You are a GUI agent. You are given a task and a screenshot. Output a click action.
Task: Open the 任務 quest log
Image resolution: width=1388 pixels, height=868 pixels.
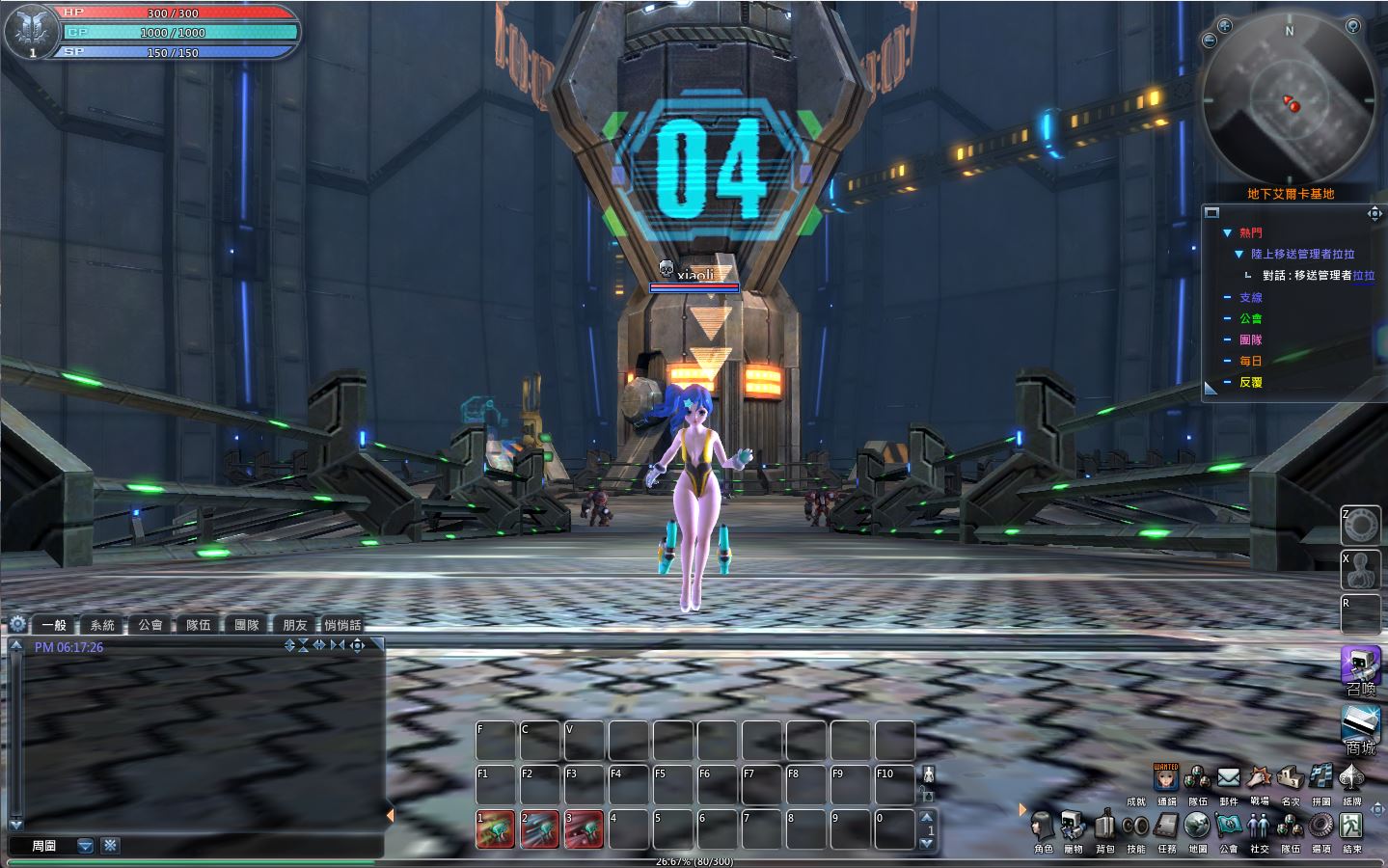(x=1166, y=827)
